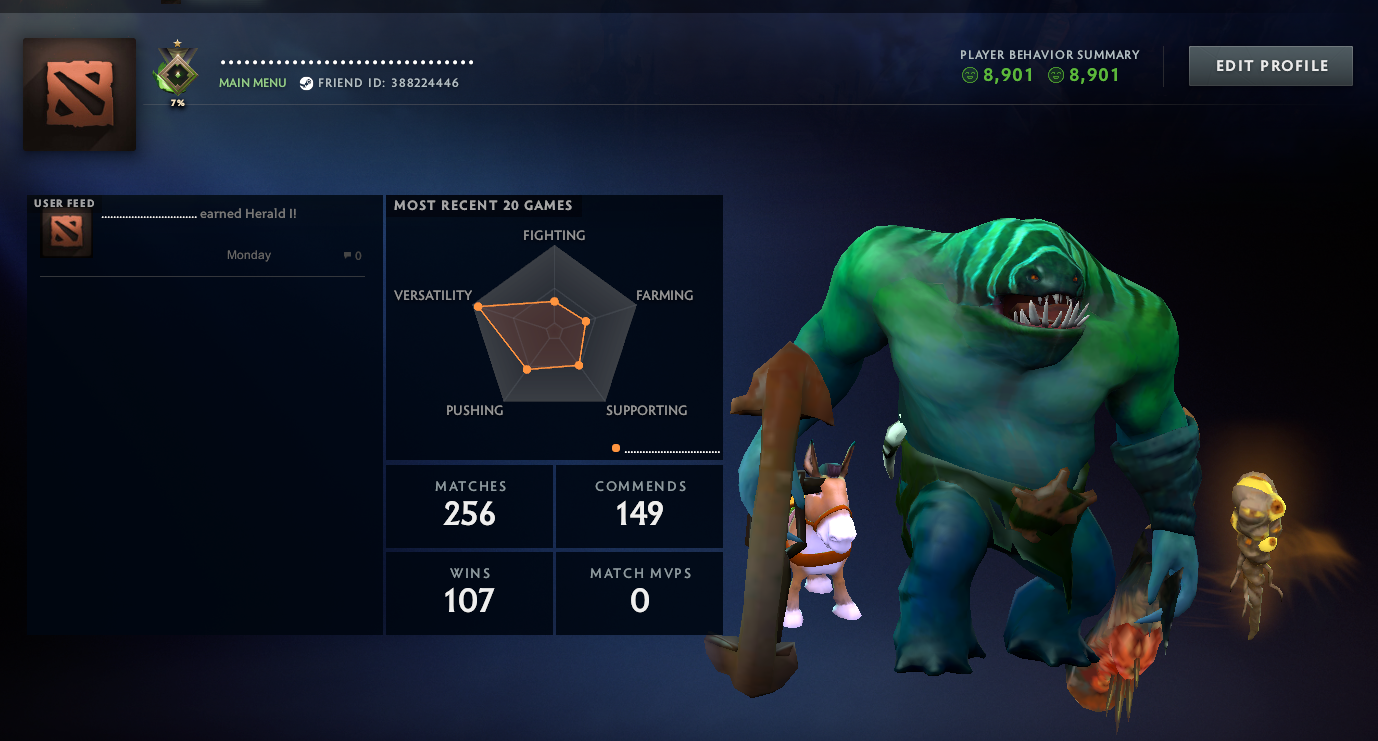
Task: Click the orange legend dot below the radar chart
Action: 615,450
